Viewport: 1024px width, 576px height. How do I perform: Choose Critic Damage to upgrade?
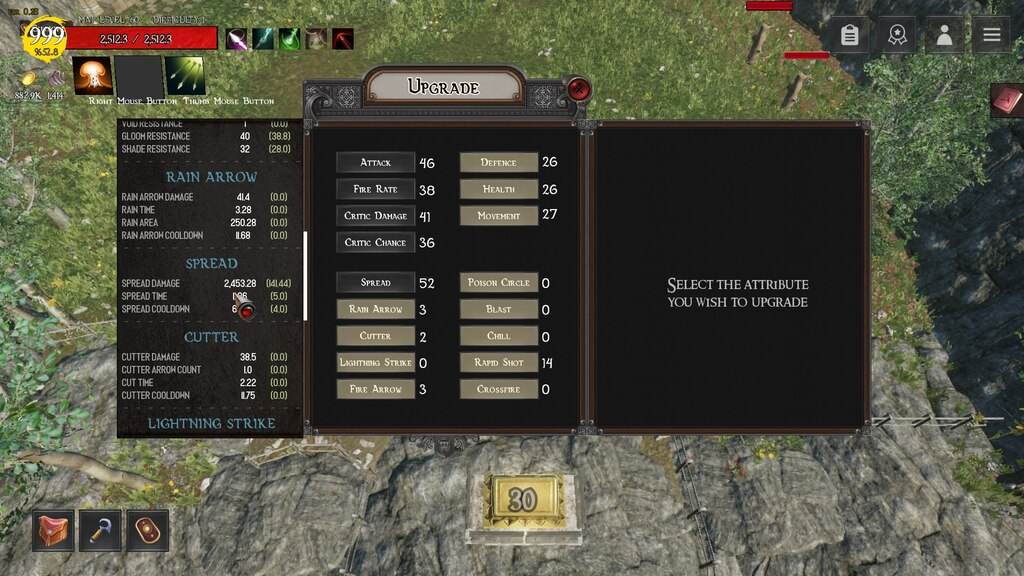click(x=376, y=216)
